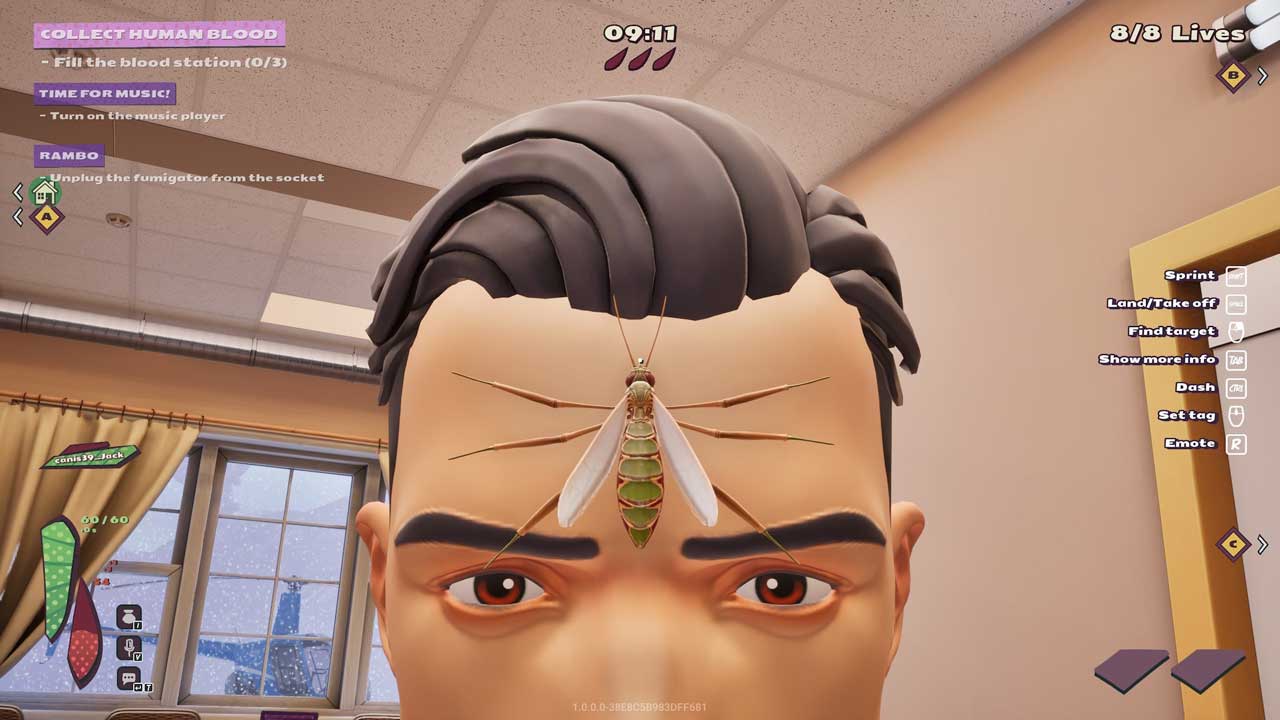
Task: Open the text chat bubble icon
Action: (x=128, y=679)
